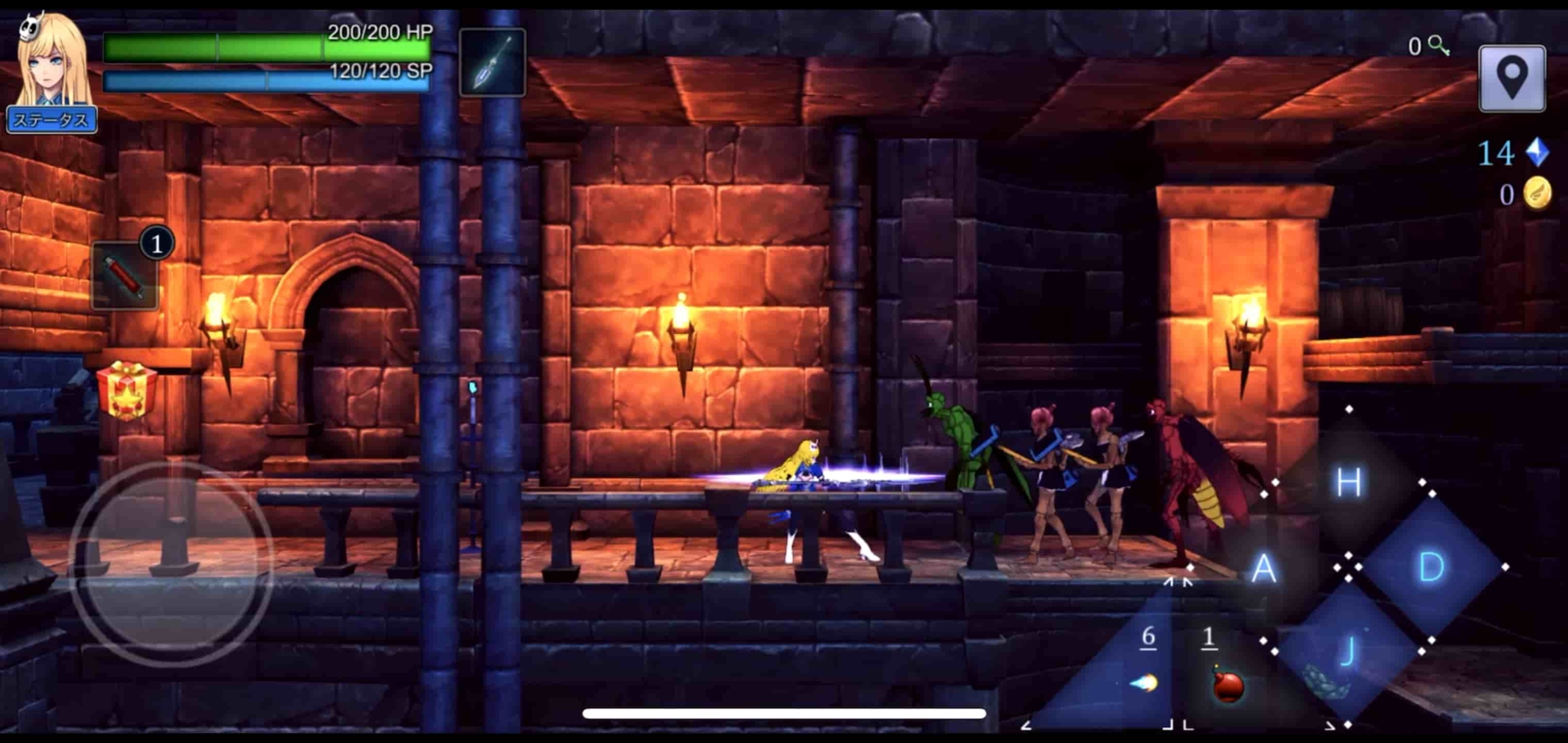Open the red gift box reward
Screen dimensions: 1568x743
[126, 391]
